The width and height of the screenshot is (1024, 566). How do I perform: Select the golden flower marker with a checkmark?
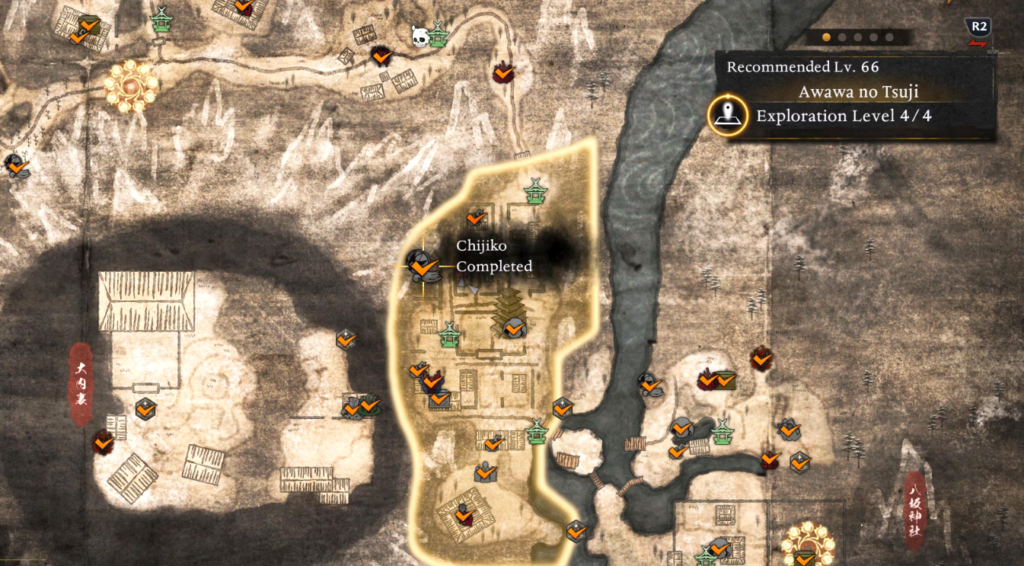click(x=806, y=543)
